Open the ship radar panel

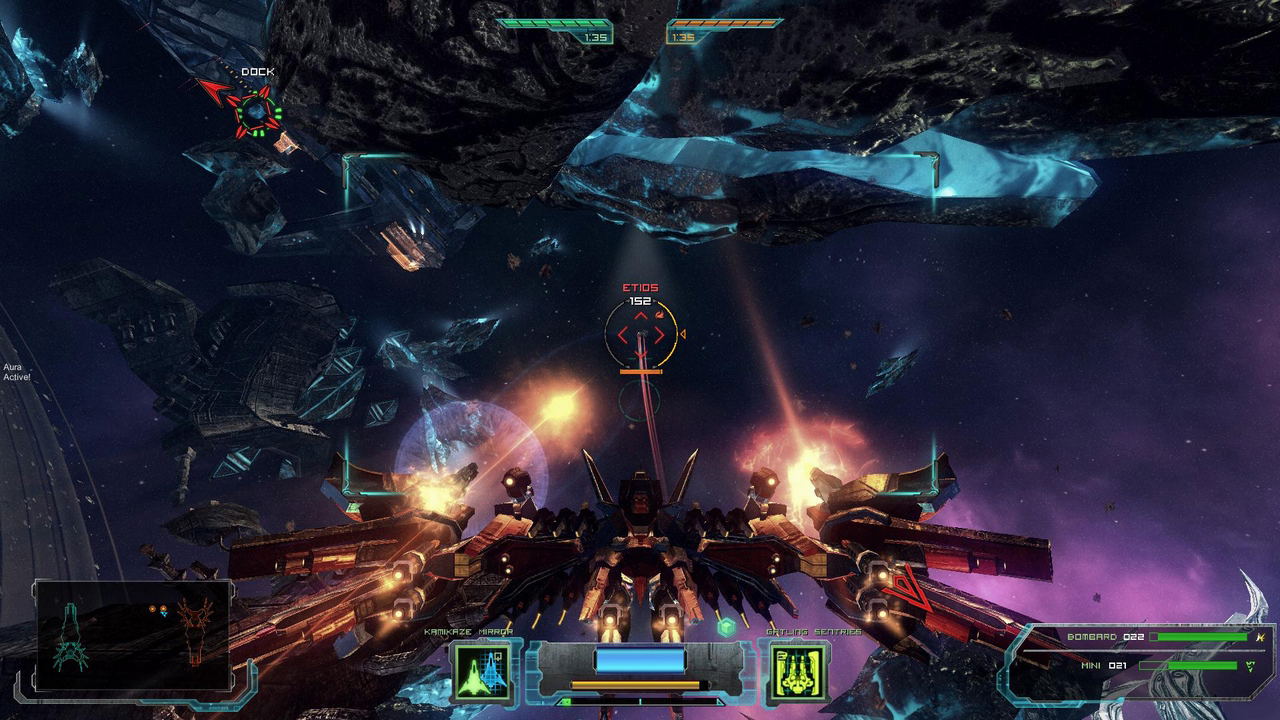(x=133, y=636)
